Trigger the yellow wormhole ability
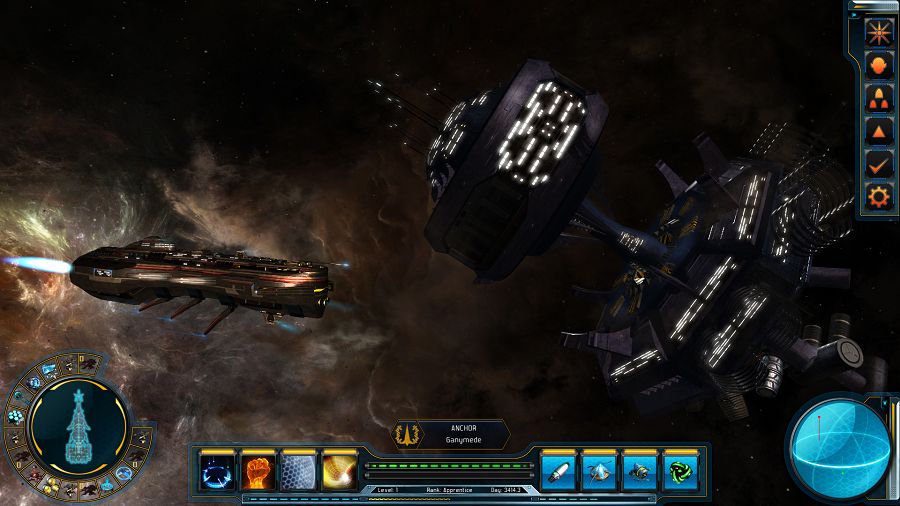 [340, 471]
